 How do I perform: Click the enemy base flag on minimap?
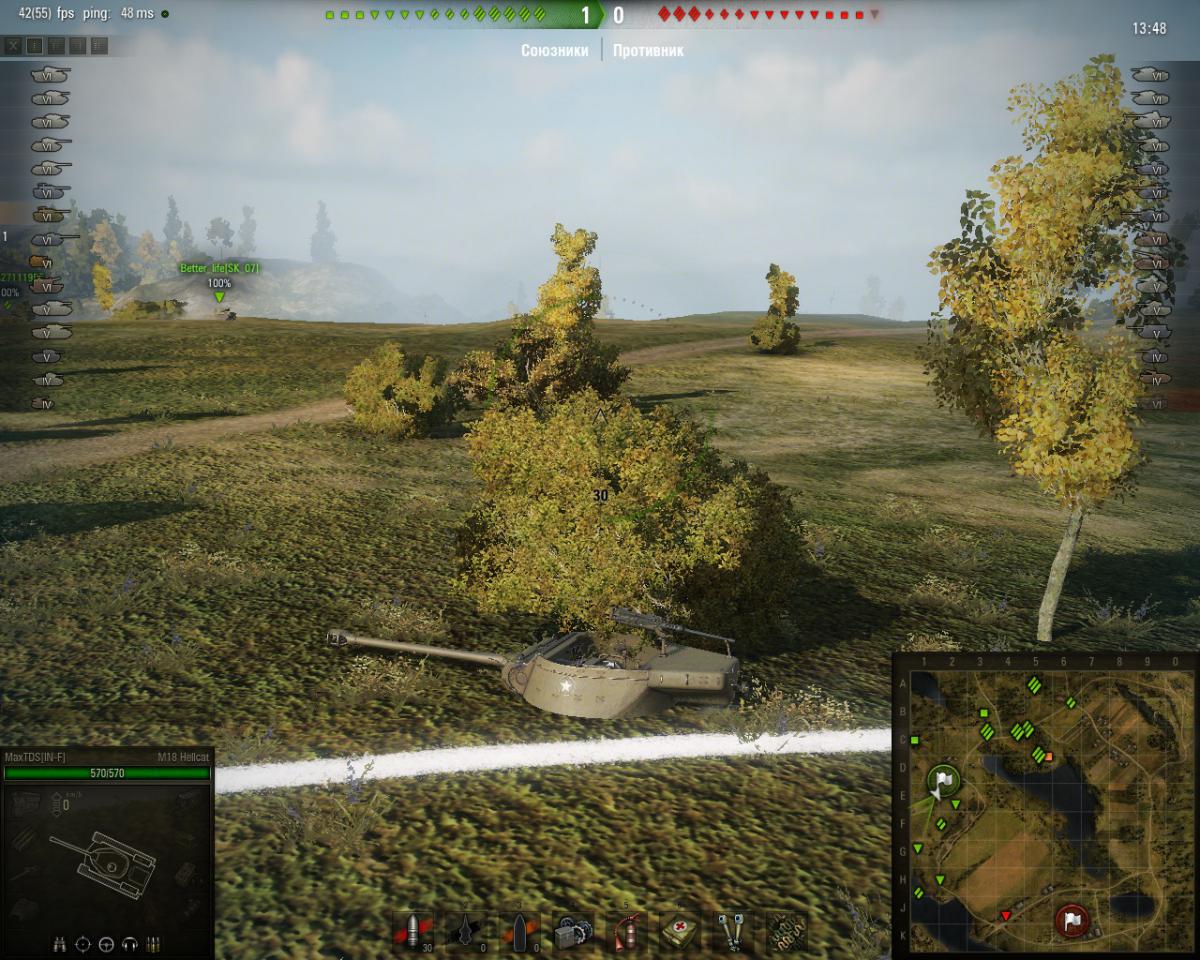tap(1072, 919)
